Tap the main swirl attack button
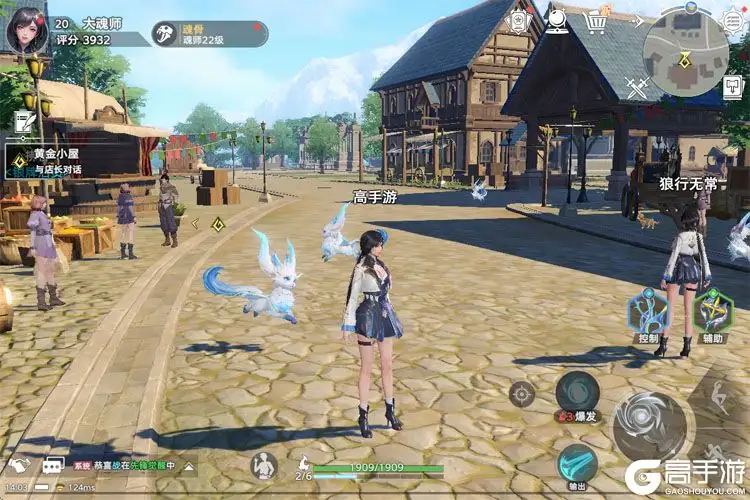This screenshot has height=500, width=750. point(649,427)
